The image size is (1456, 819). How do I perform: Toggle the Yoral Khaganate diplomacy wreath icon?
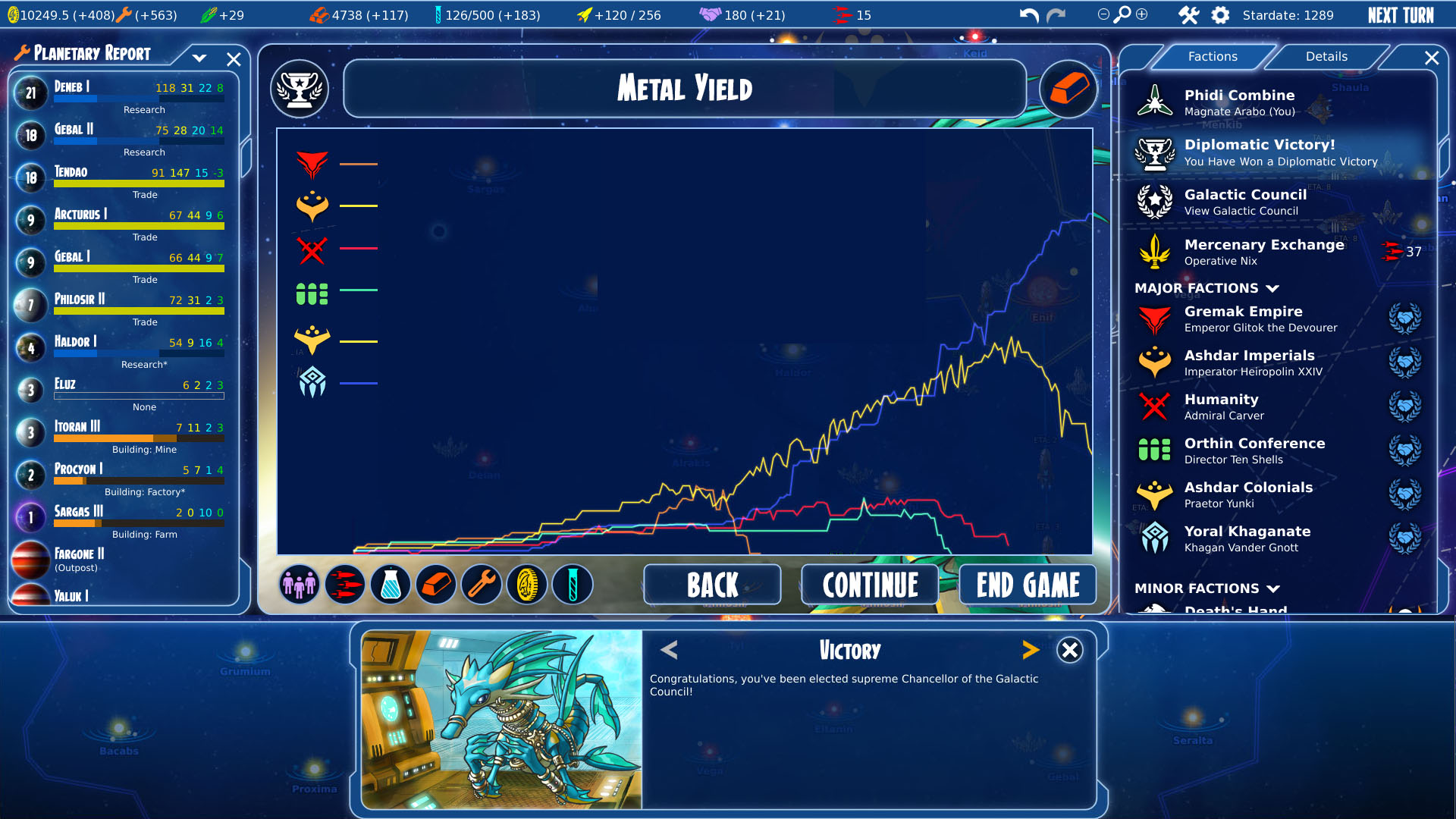(1406, 538)
